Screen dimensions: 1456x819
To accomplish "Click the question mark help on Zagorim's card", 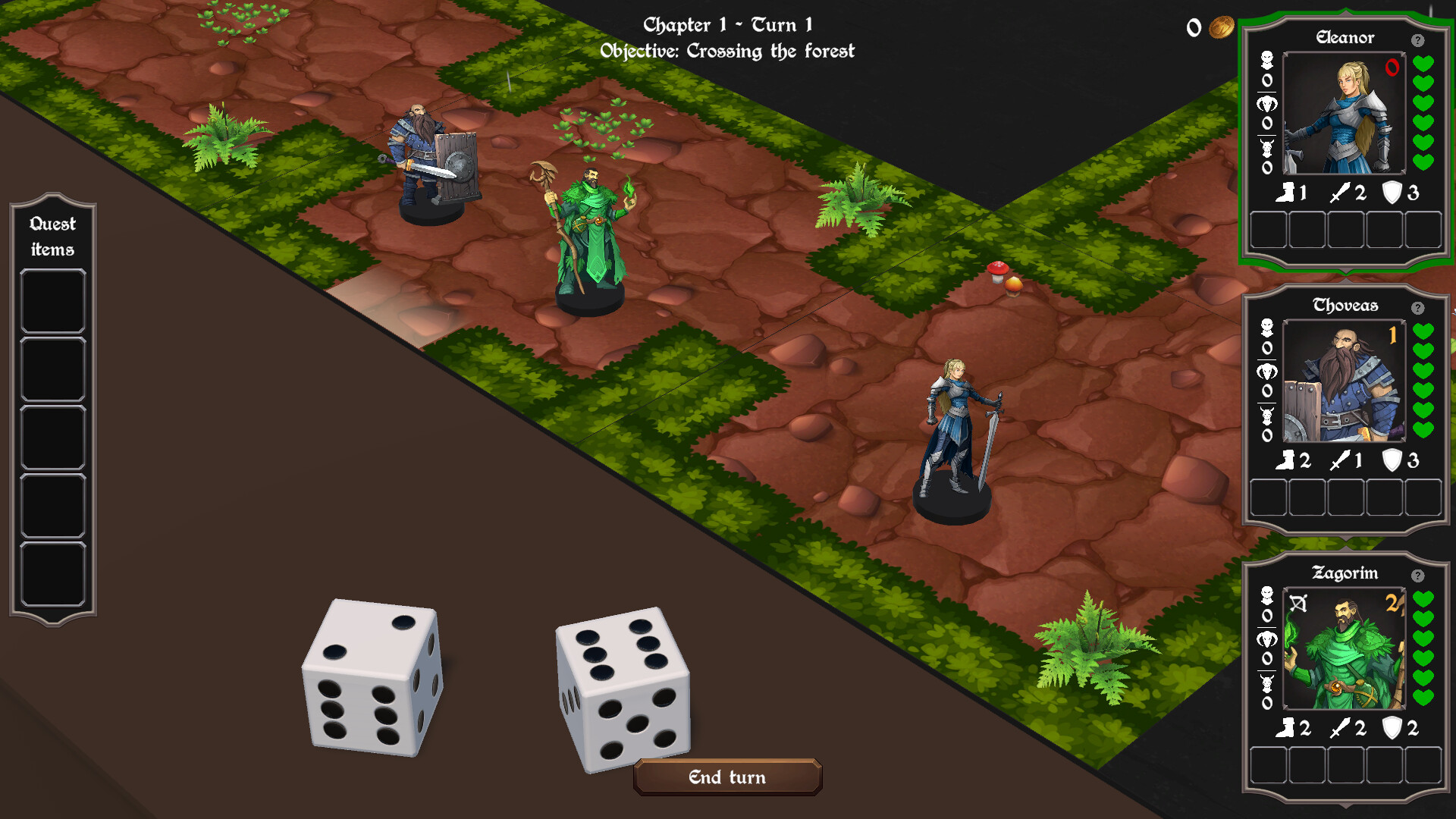I will click(x=1419, y=574).
